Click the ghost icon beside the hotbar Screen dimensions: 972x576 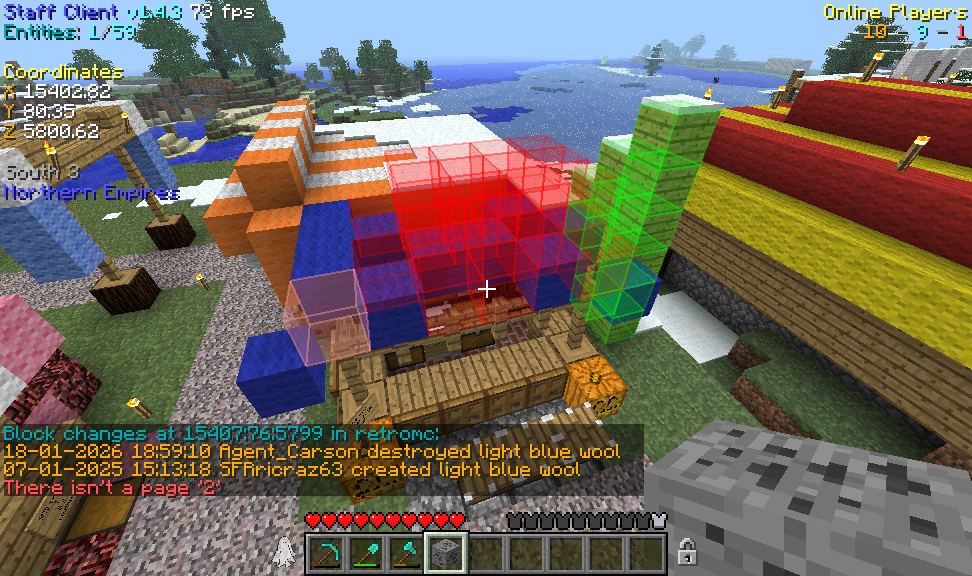284,550
